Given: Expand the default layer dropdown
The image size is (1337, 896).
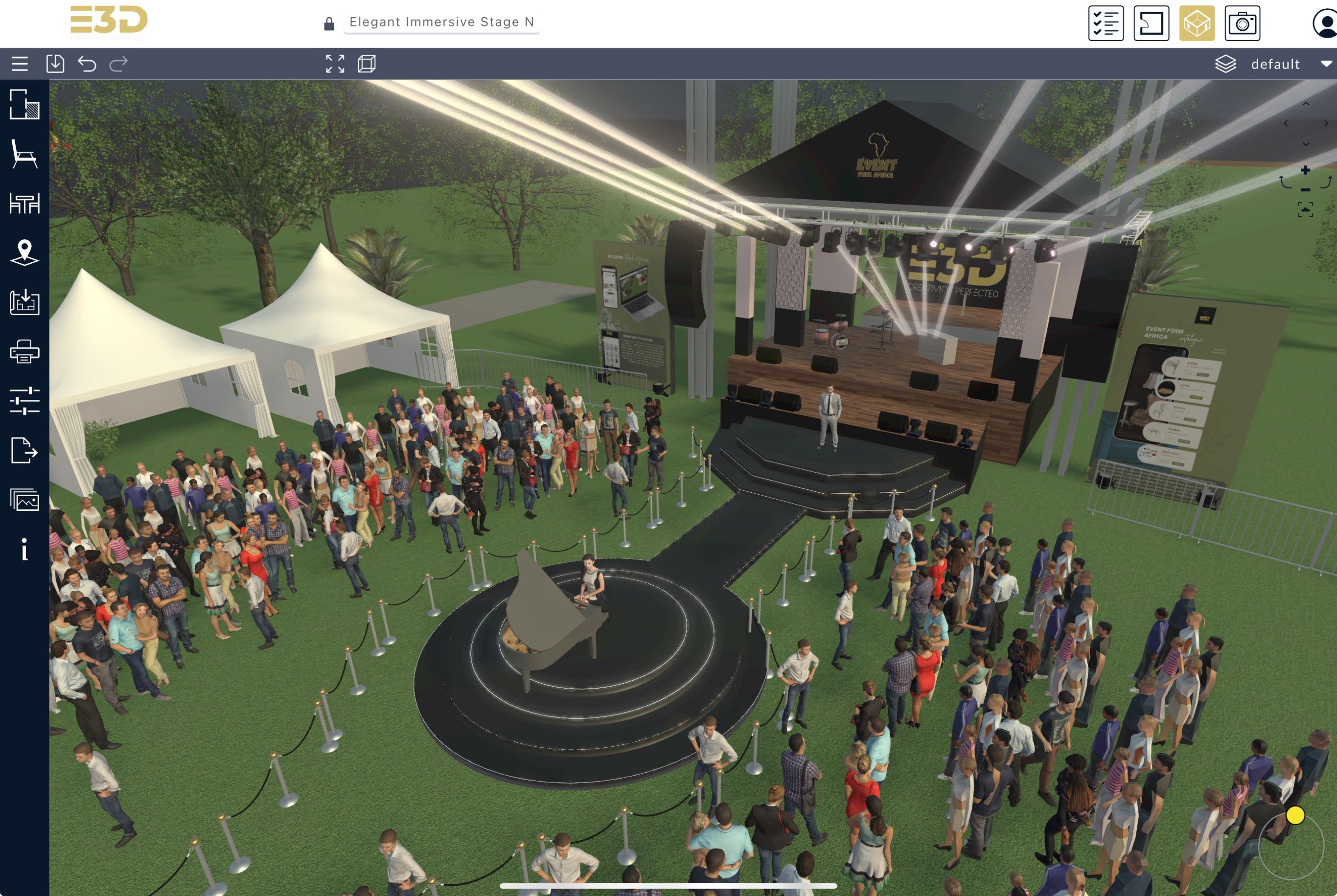Looking at the screenshot, I should click(x=1326, y=64).
